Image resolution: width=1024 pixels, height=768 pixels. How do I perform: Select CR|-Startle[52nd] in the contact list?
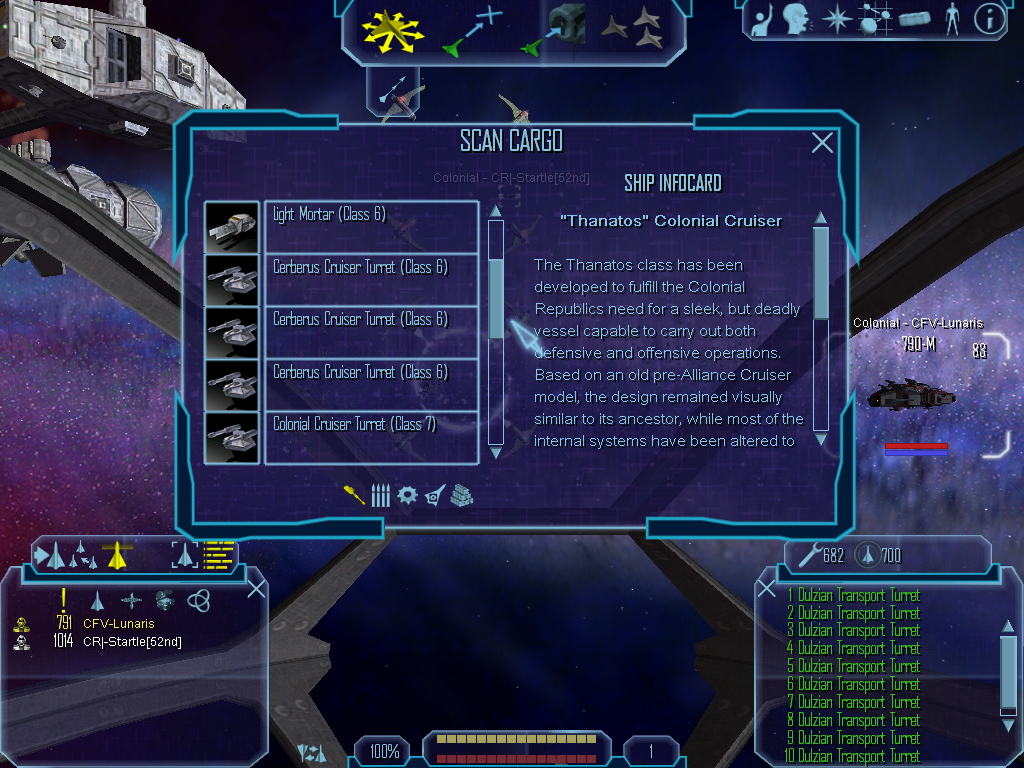coord(132,642)
